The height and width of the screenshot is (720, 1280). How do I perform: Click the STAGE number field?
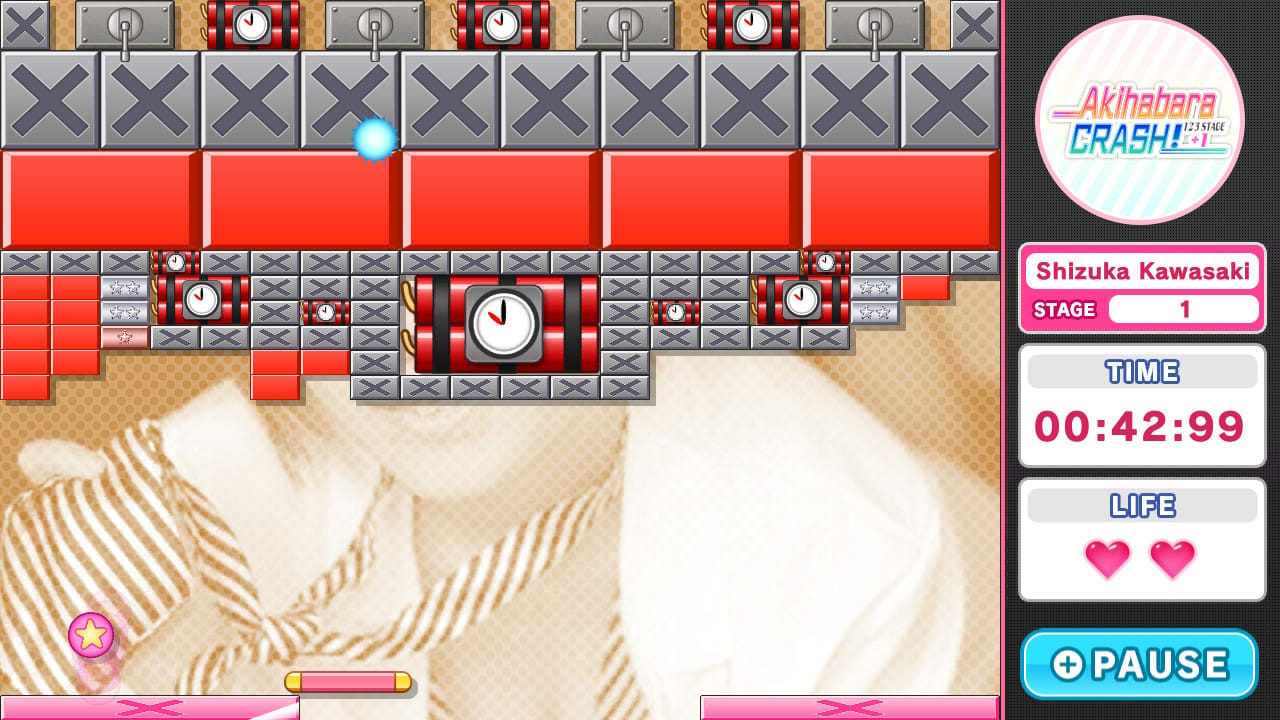click(1185, 310)
